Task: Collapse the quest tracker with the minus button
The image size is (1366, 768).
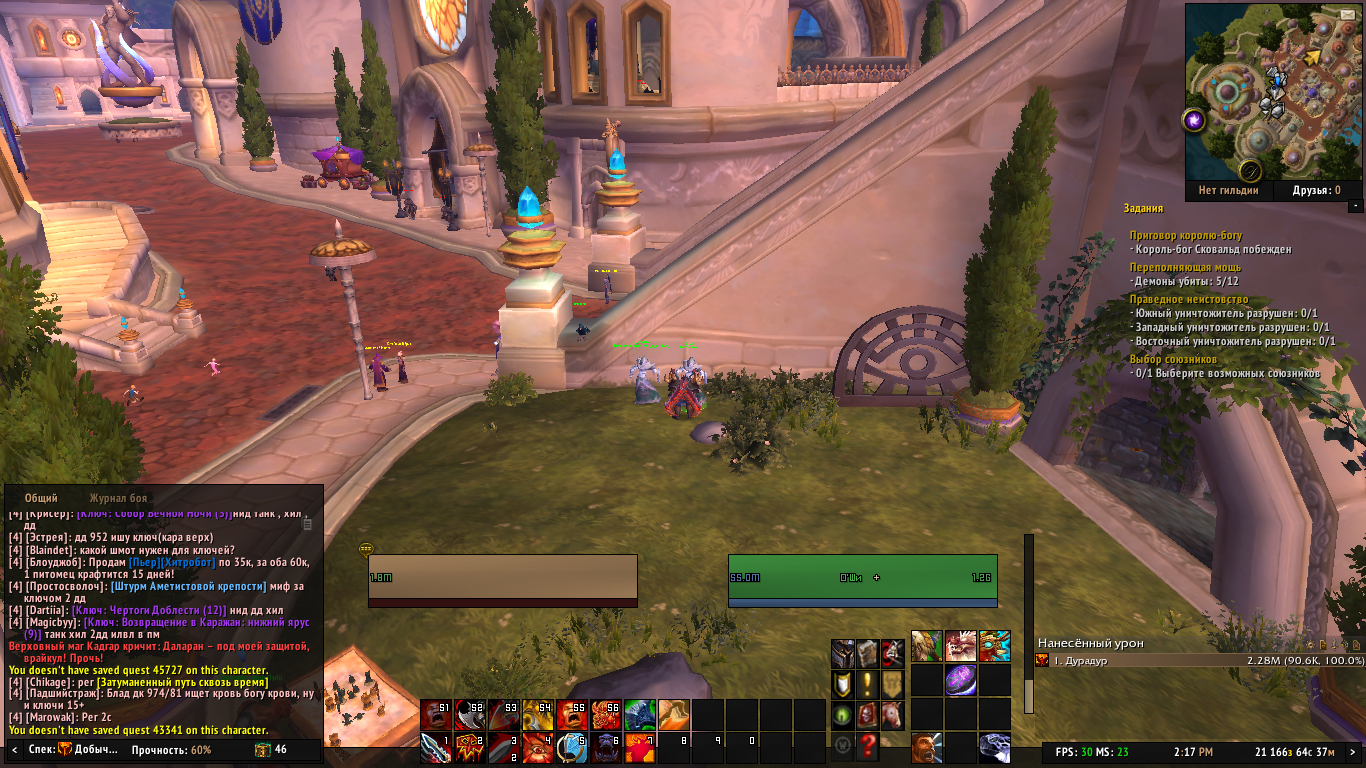Action: click(1355, 206)
